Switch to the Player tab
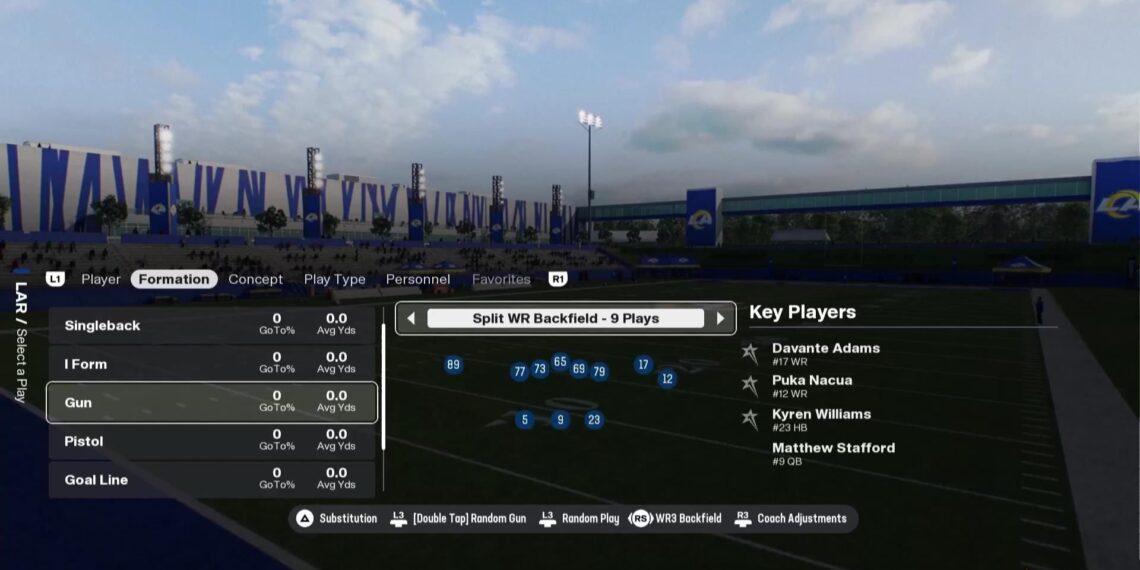Screen dimensions: 1140x570 100,280
